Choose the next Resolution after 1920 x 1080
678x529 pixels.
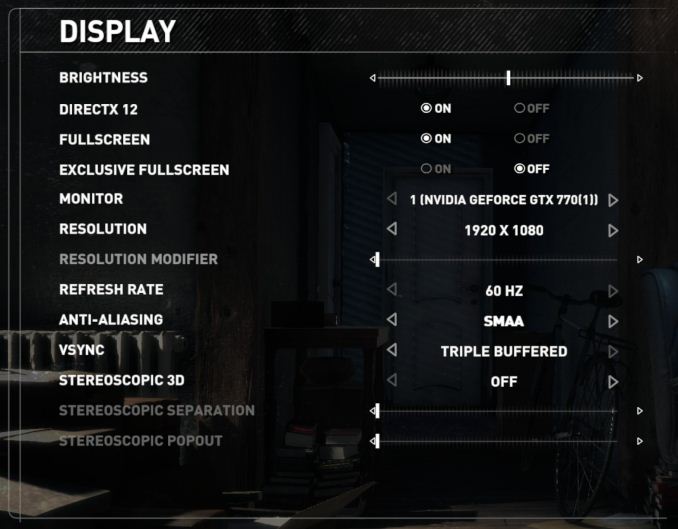pos(613,230)
